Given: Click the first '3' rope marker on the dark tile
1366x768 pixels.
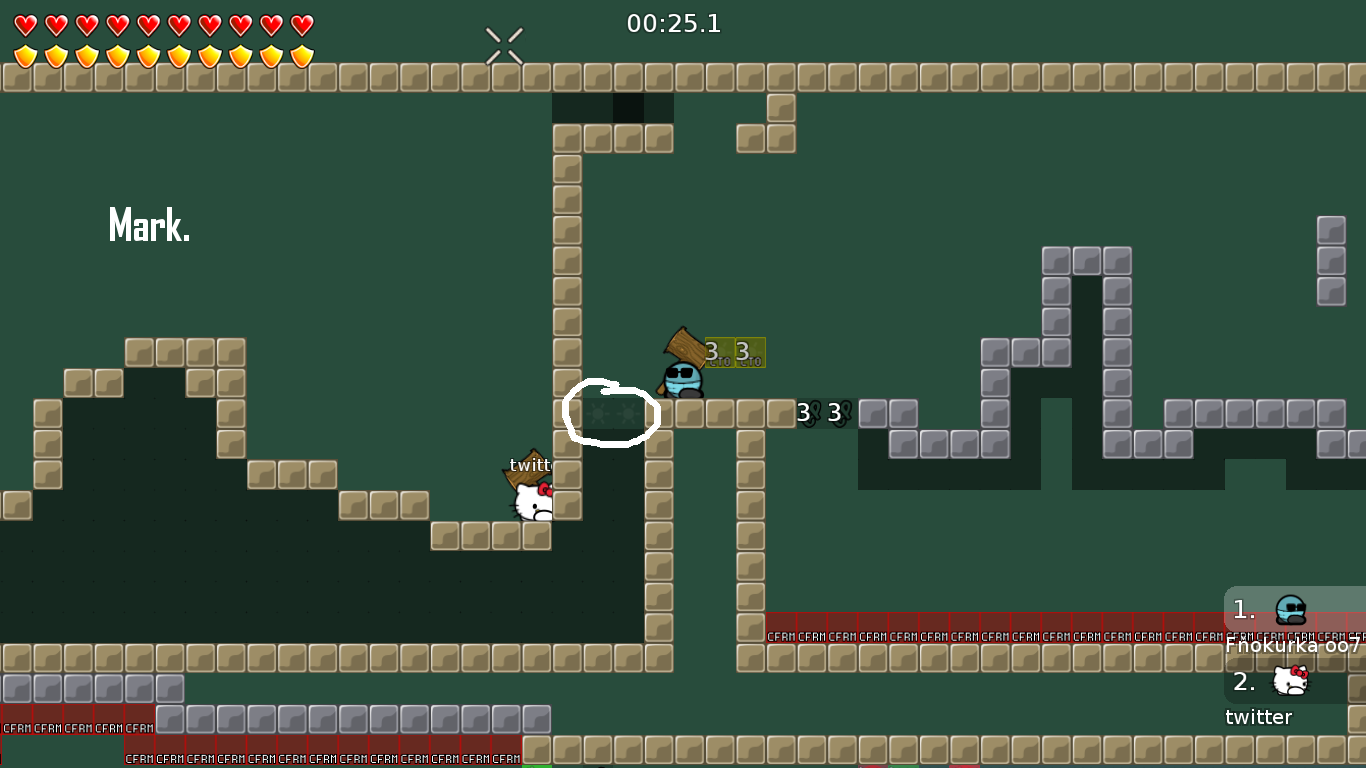Looking at the screenshot, I should pos(803,410).
